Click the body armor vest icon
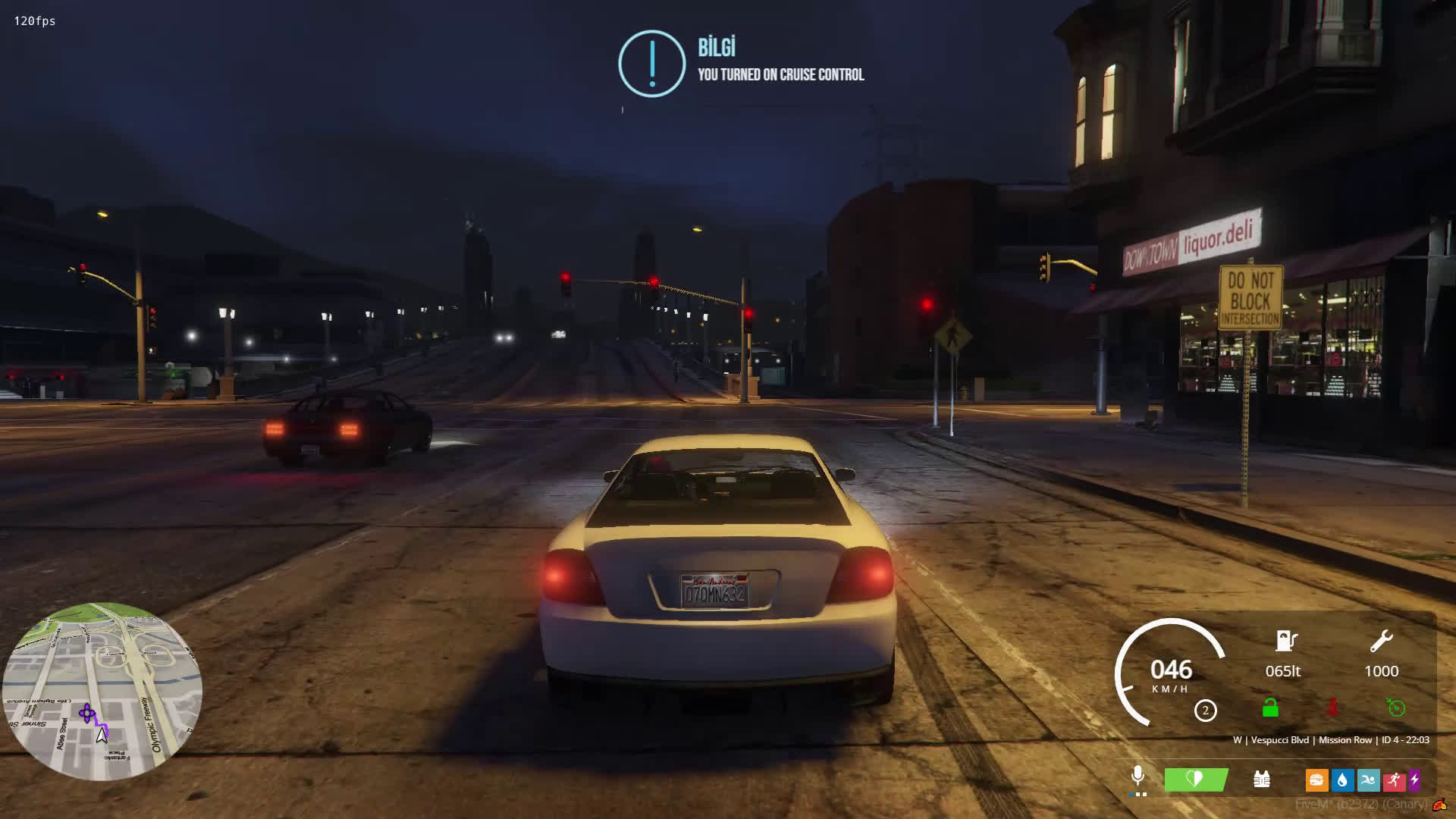 [x=1262, y=779]
